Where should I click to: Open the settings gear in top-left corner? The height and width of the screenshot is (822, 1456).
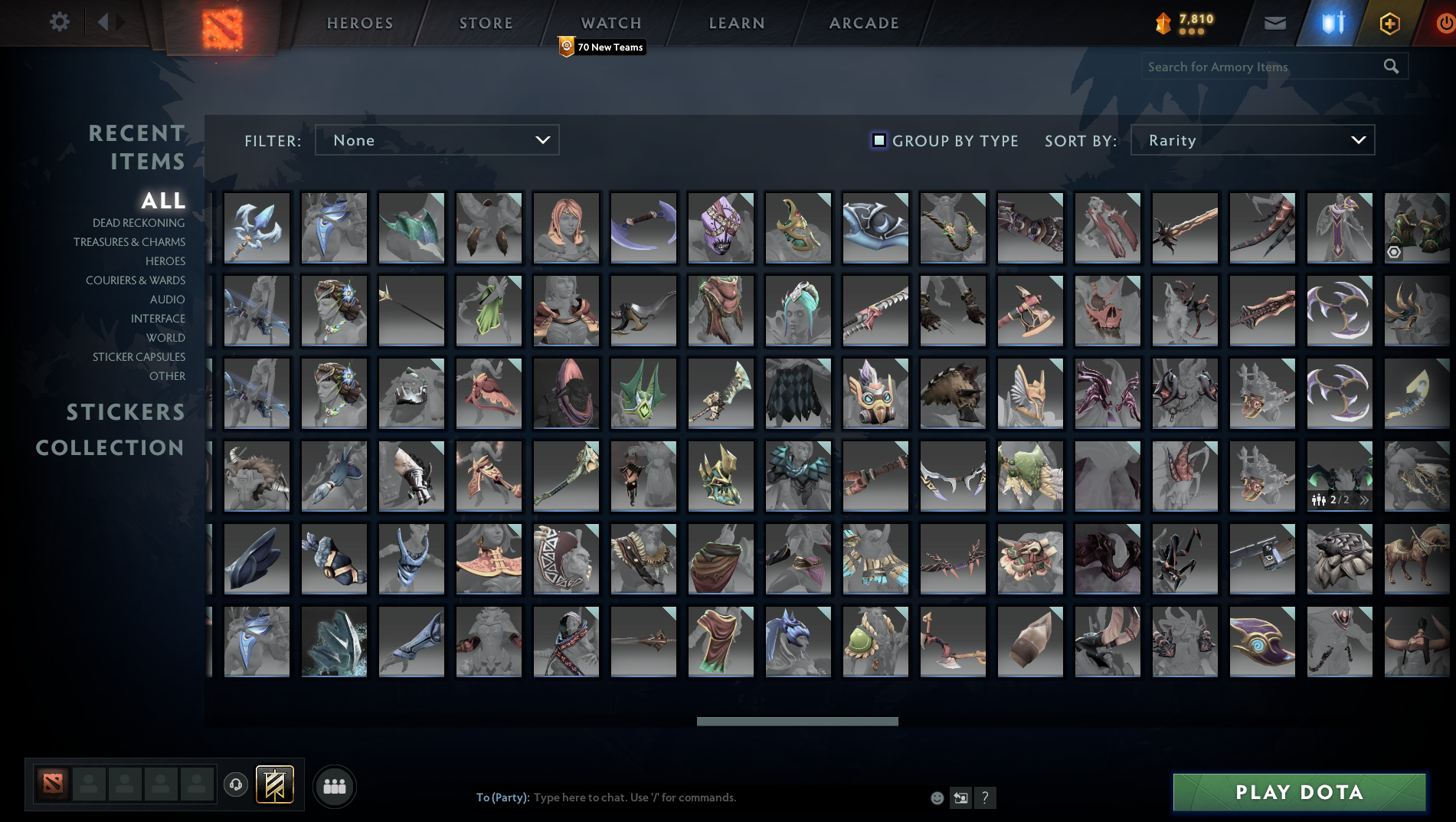[58, 21]
